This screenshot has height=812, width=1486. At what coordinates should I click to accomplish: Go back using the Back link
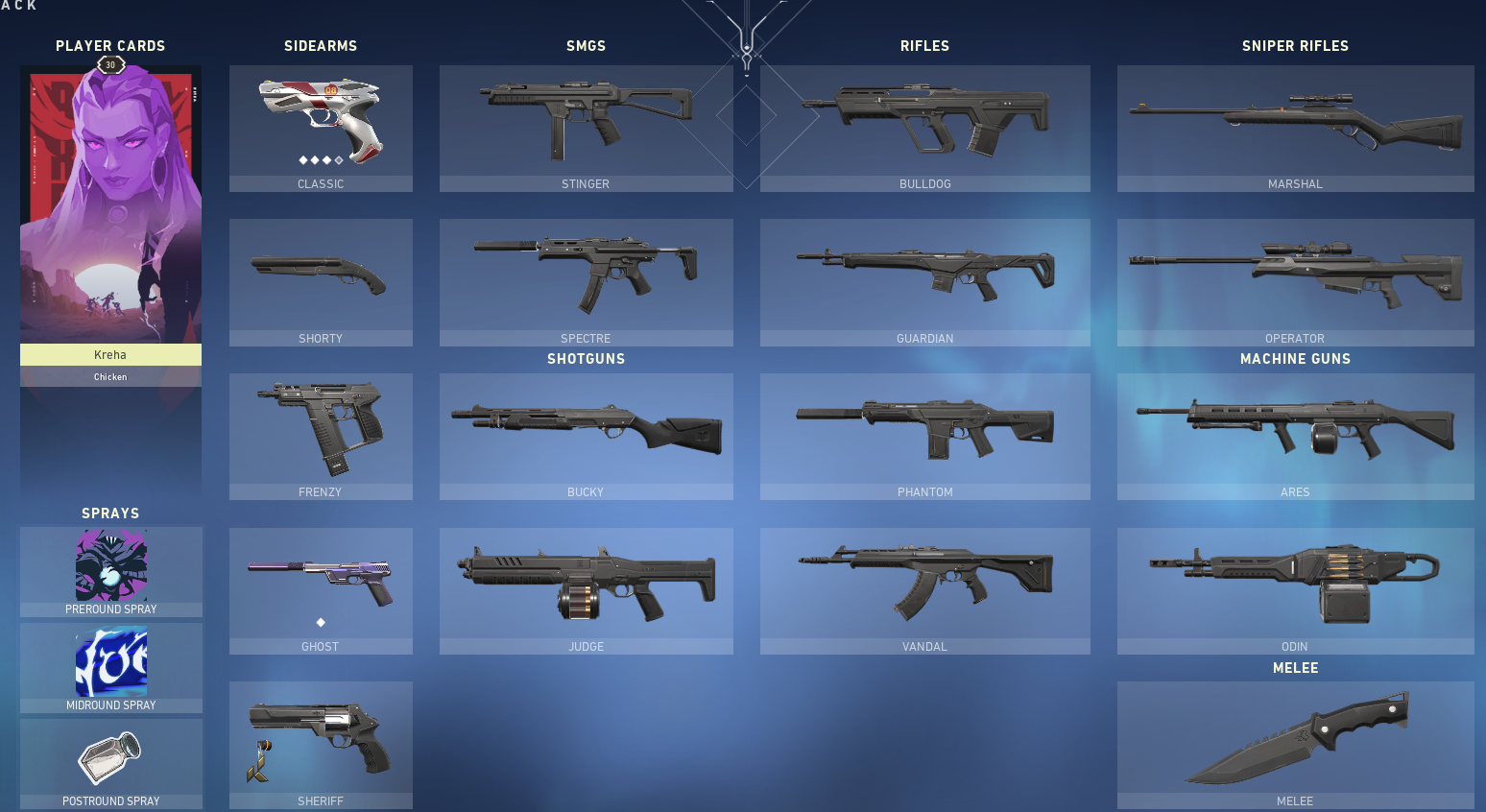[17, 5]
